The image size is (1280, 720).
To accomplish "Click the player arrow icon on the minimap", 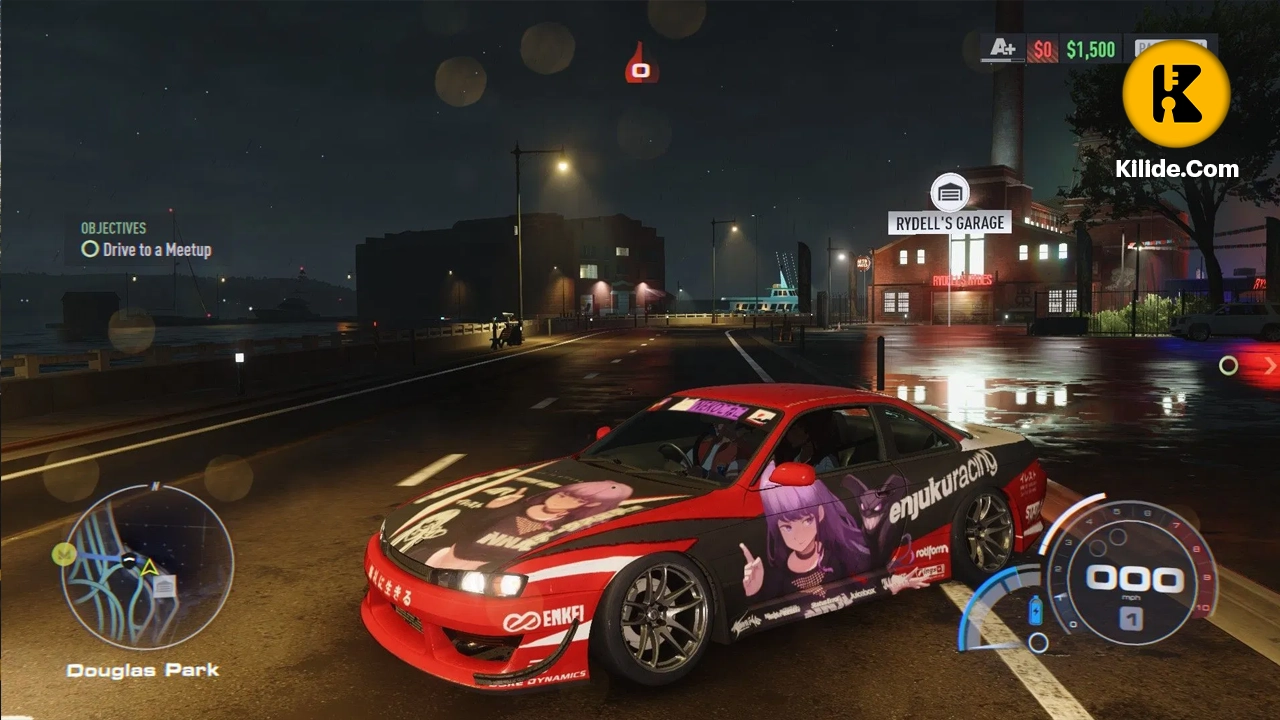I will pos(148,567).
